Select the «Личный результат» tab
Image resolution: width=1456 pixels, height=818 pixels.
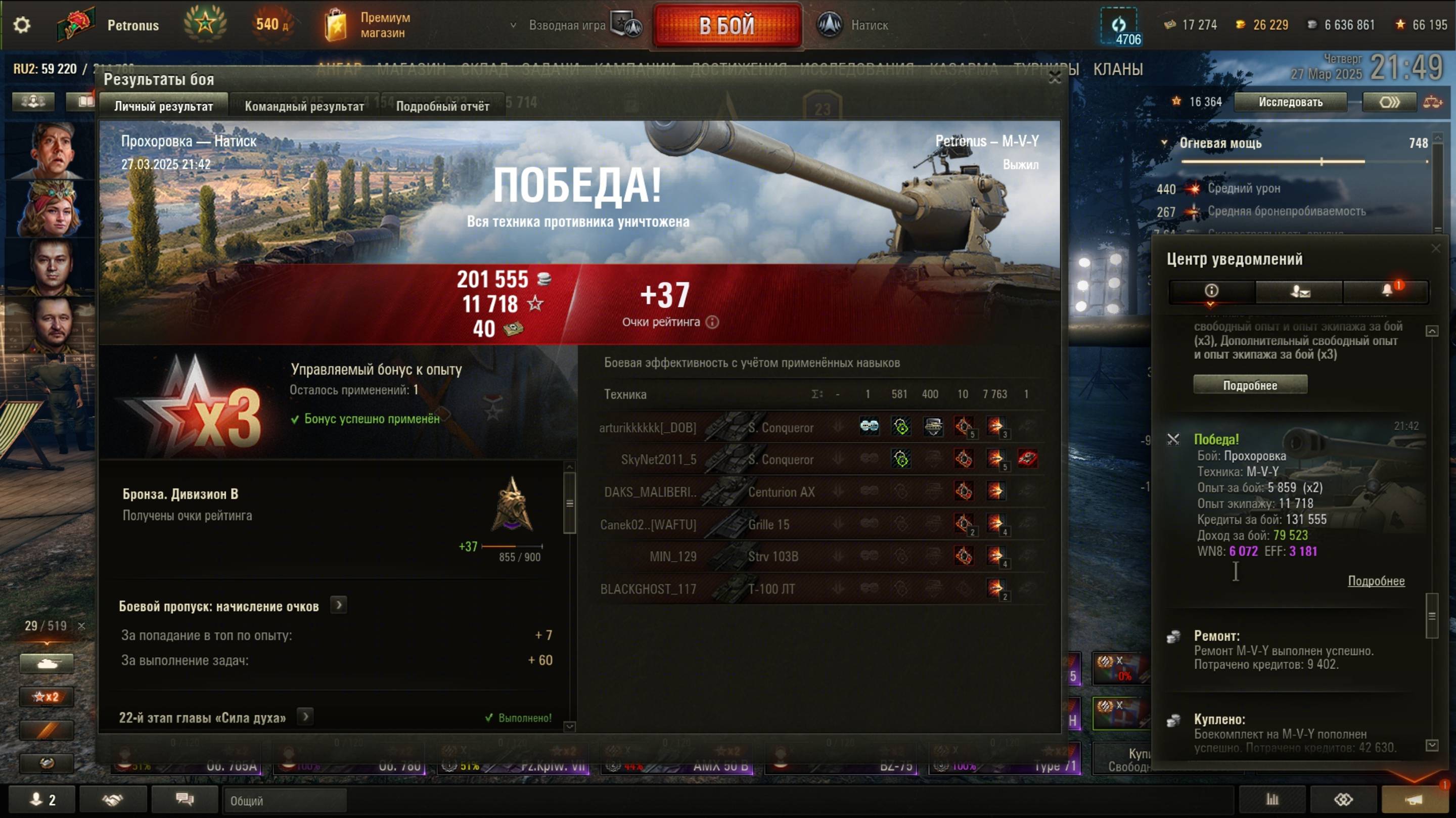pyautogui.click(x=163, y=106)
